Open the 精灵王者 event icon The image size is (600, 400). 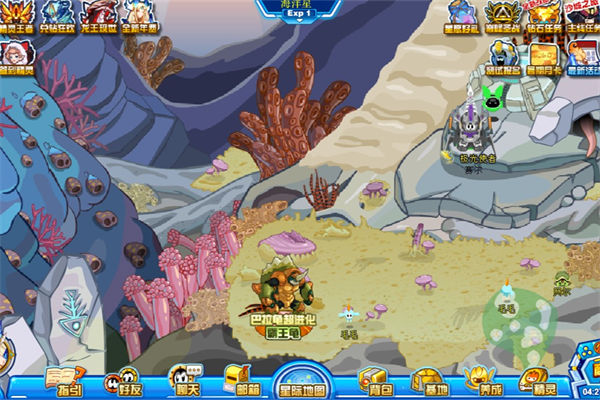pyautogui.click(x=17, y=15)
